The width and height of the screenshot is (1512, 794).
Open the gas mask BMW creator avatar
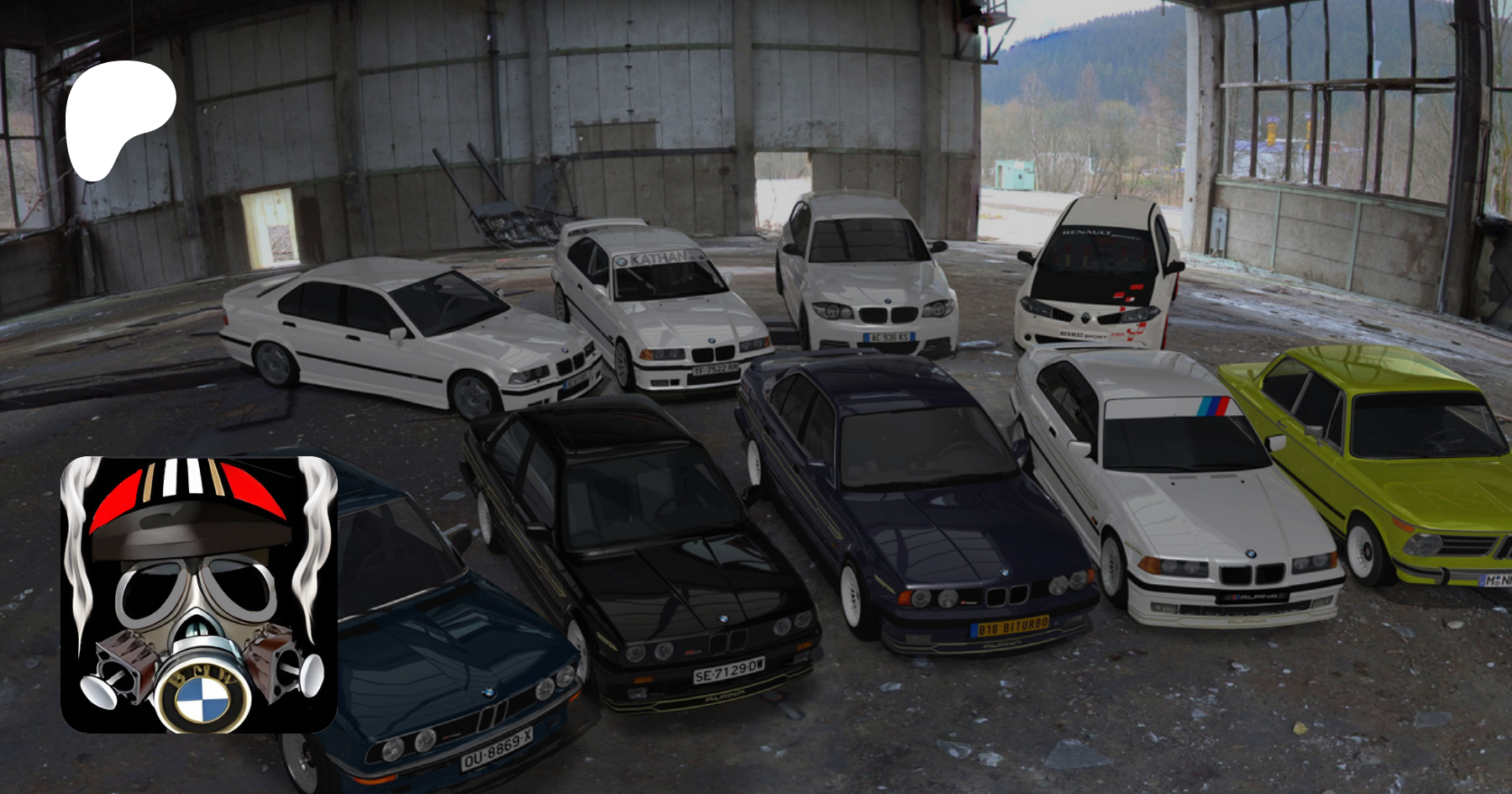(x=199, y=594)
